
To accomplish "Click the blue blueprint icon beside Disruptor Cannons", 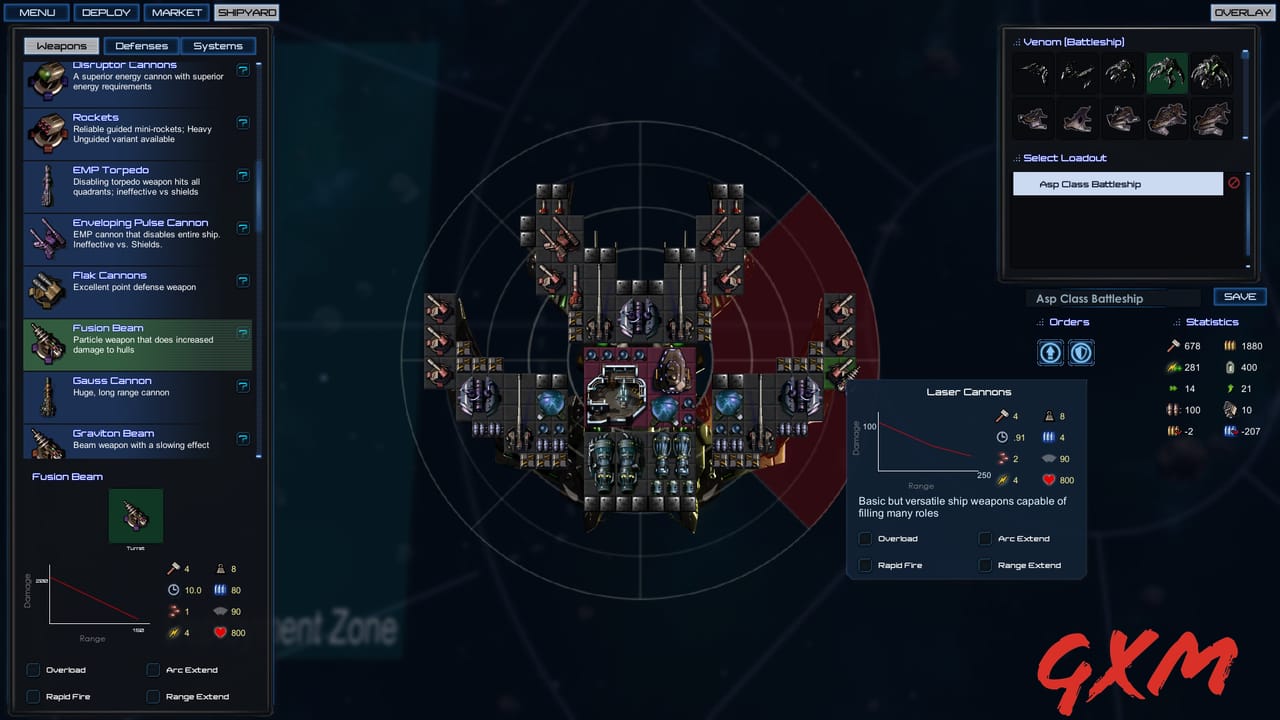I will [242, 70].
